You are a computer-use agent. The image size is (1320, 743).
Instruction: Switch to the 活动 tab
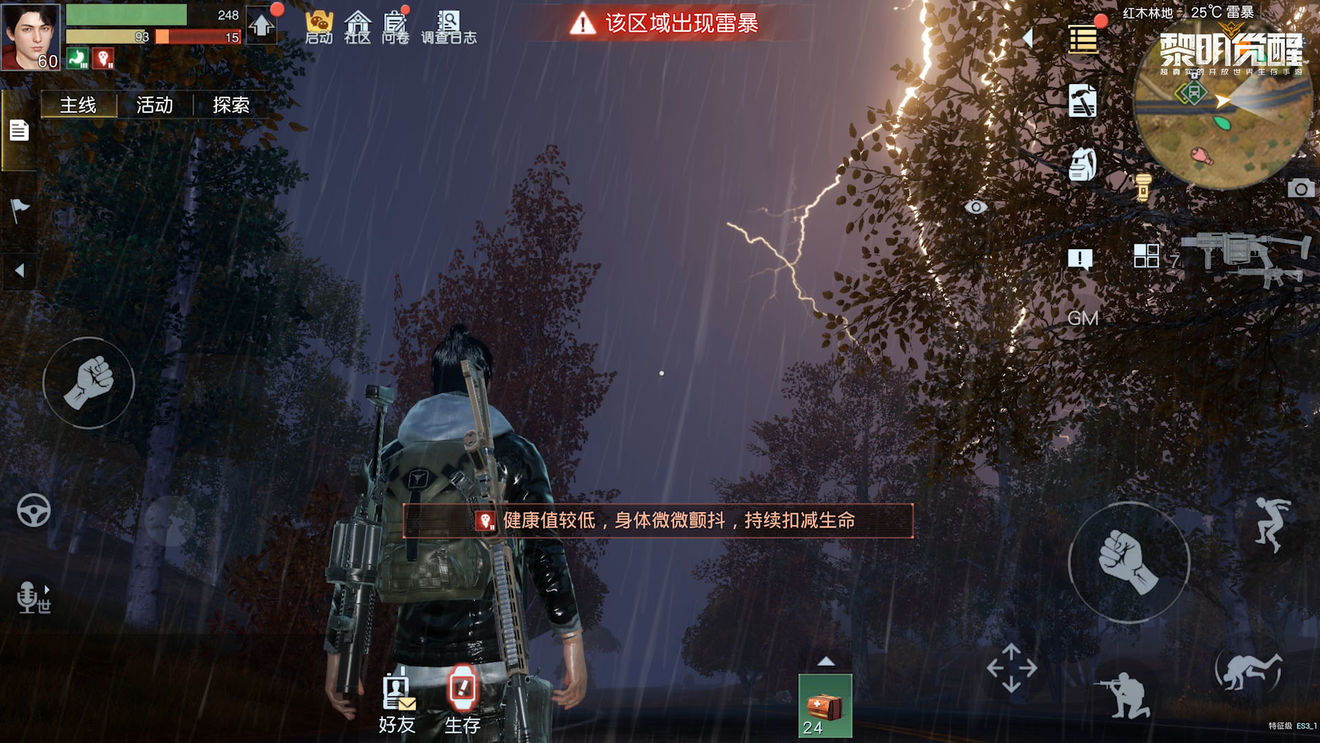click(156, 103)
